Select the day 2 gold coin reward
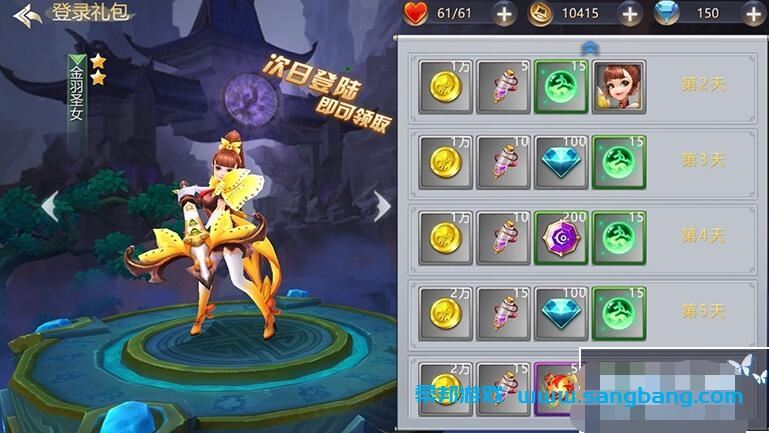 tap(445, 86)
